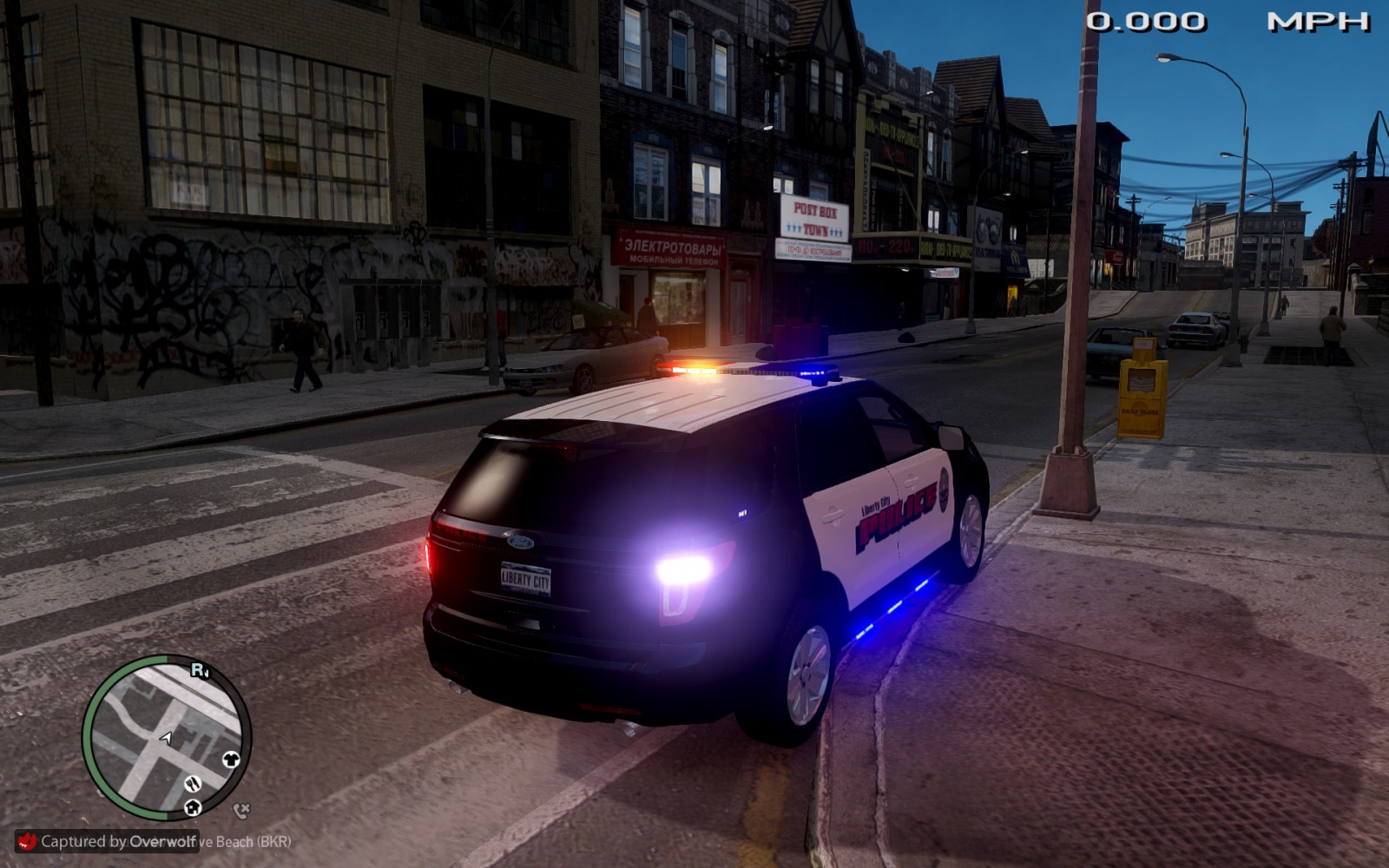Viewport: 1389px width, 868px height.
Task: Select the clothing store T-shirt blip
Action: [x=231, y=759]
